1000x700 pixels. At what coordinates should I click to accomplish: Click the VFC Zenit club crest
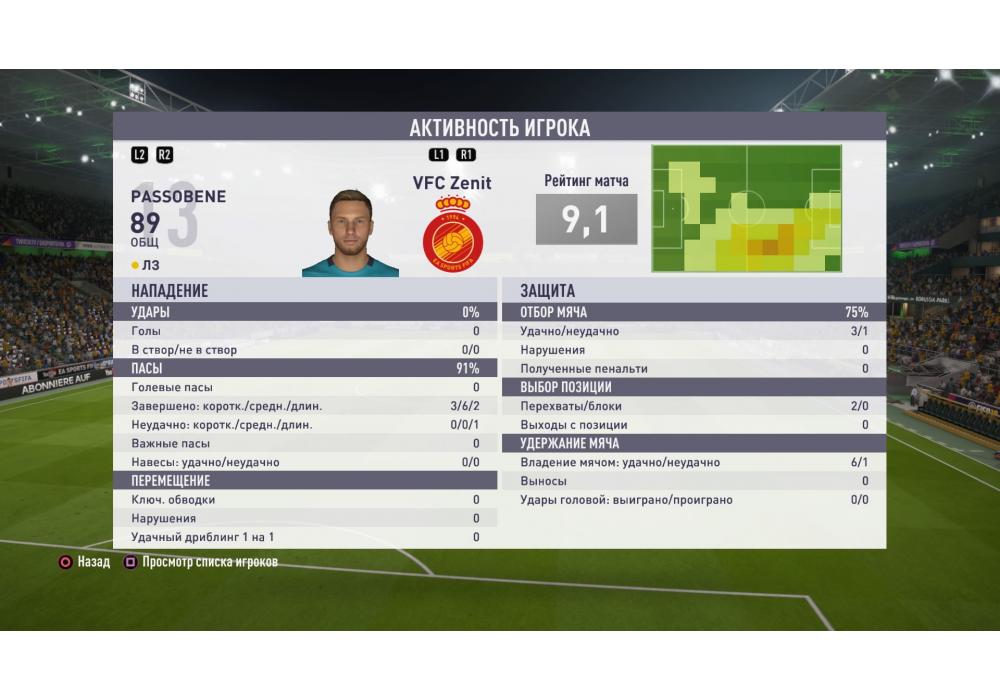click(452, 236)
